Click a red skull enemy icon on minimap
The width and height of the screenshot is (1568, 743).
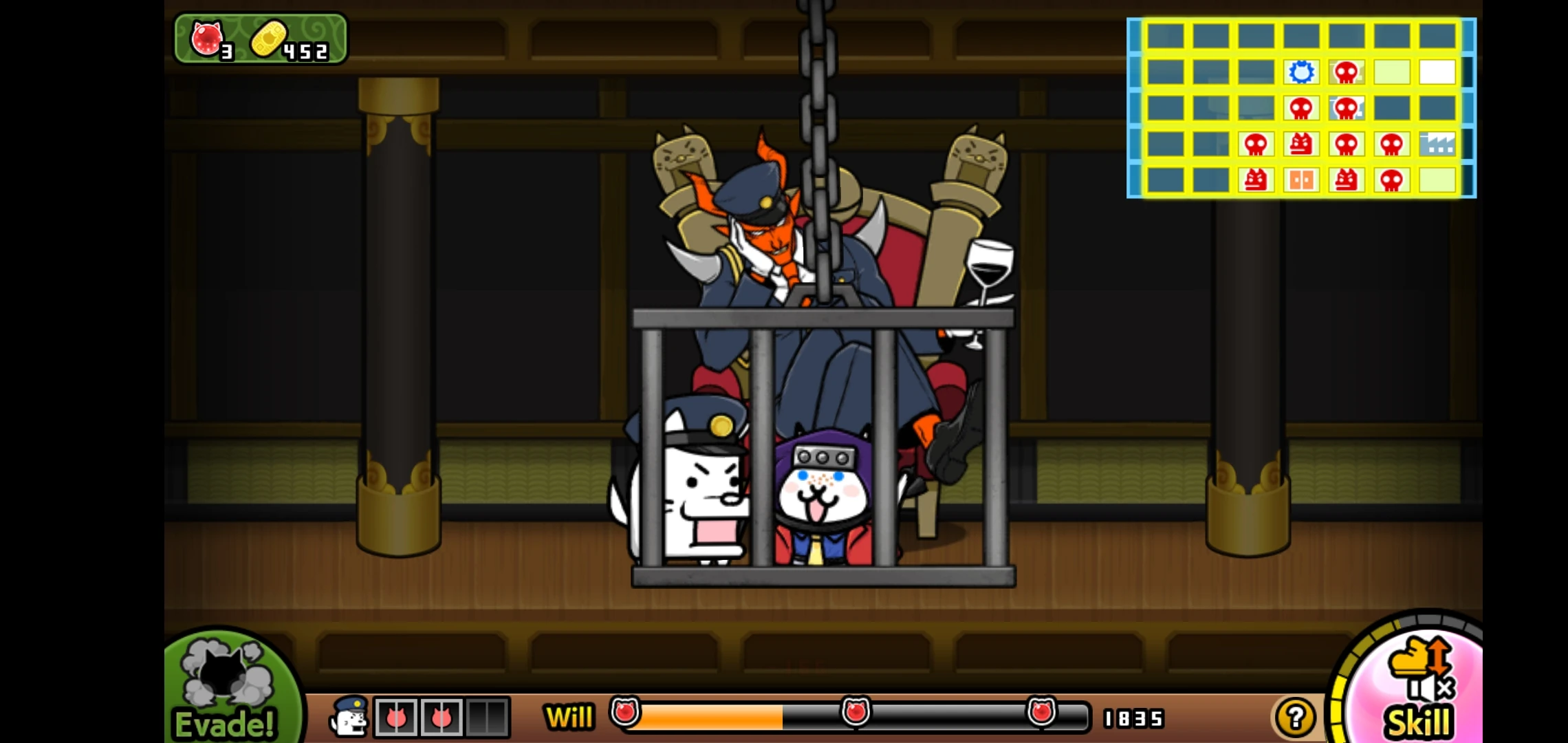click(x=1347, y=70)
